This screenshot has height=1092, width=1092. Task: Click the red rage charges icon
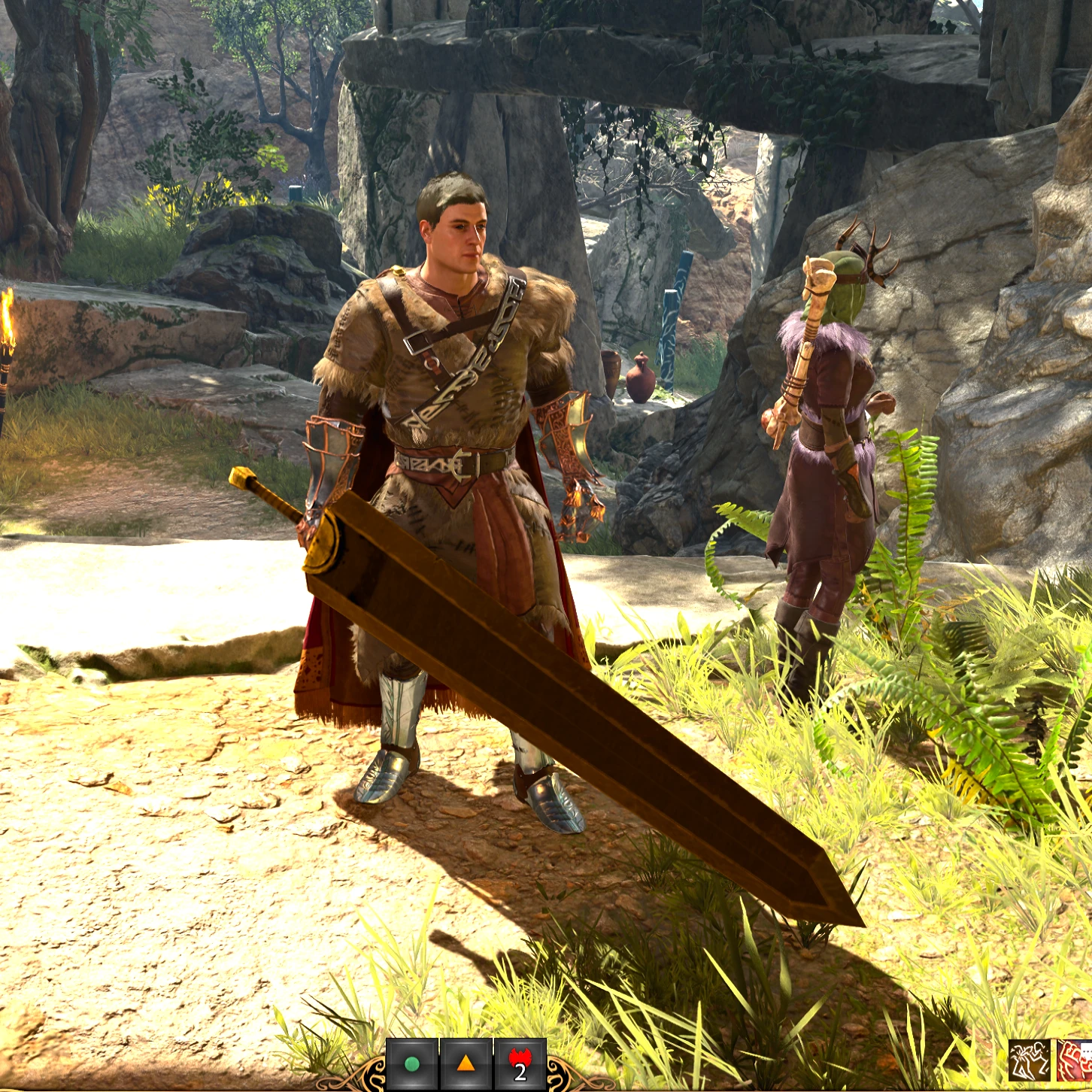tap(520, 1064)
